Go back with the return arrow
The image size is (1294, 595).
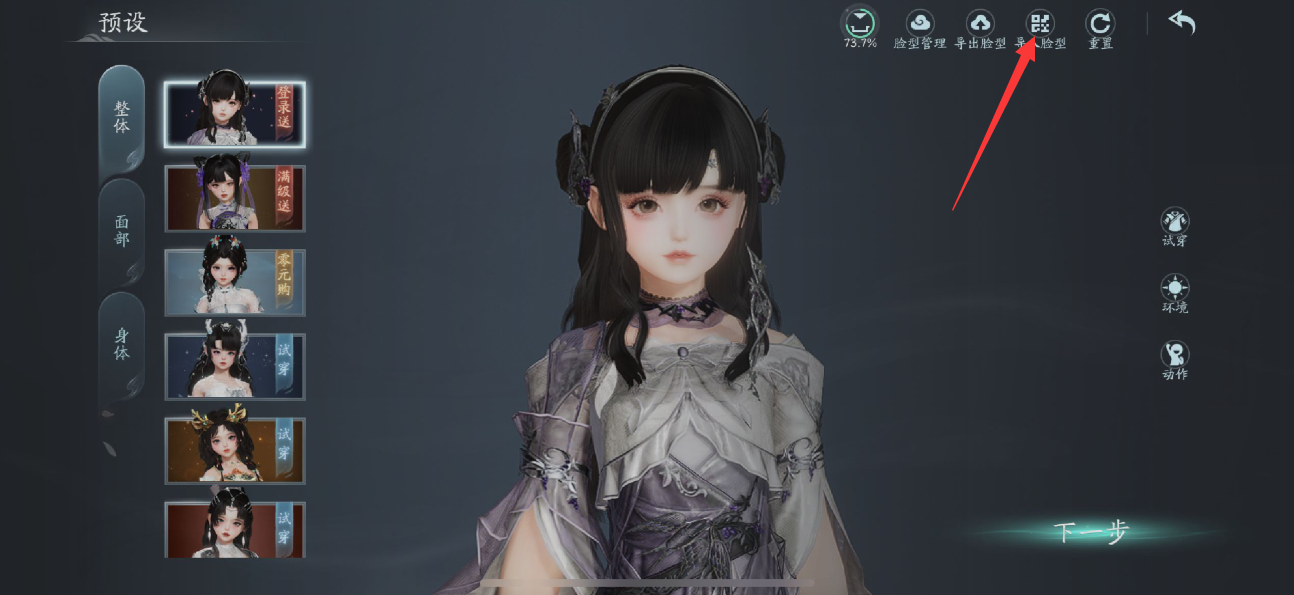(1182, 23)
